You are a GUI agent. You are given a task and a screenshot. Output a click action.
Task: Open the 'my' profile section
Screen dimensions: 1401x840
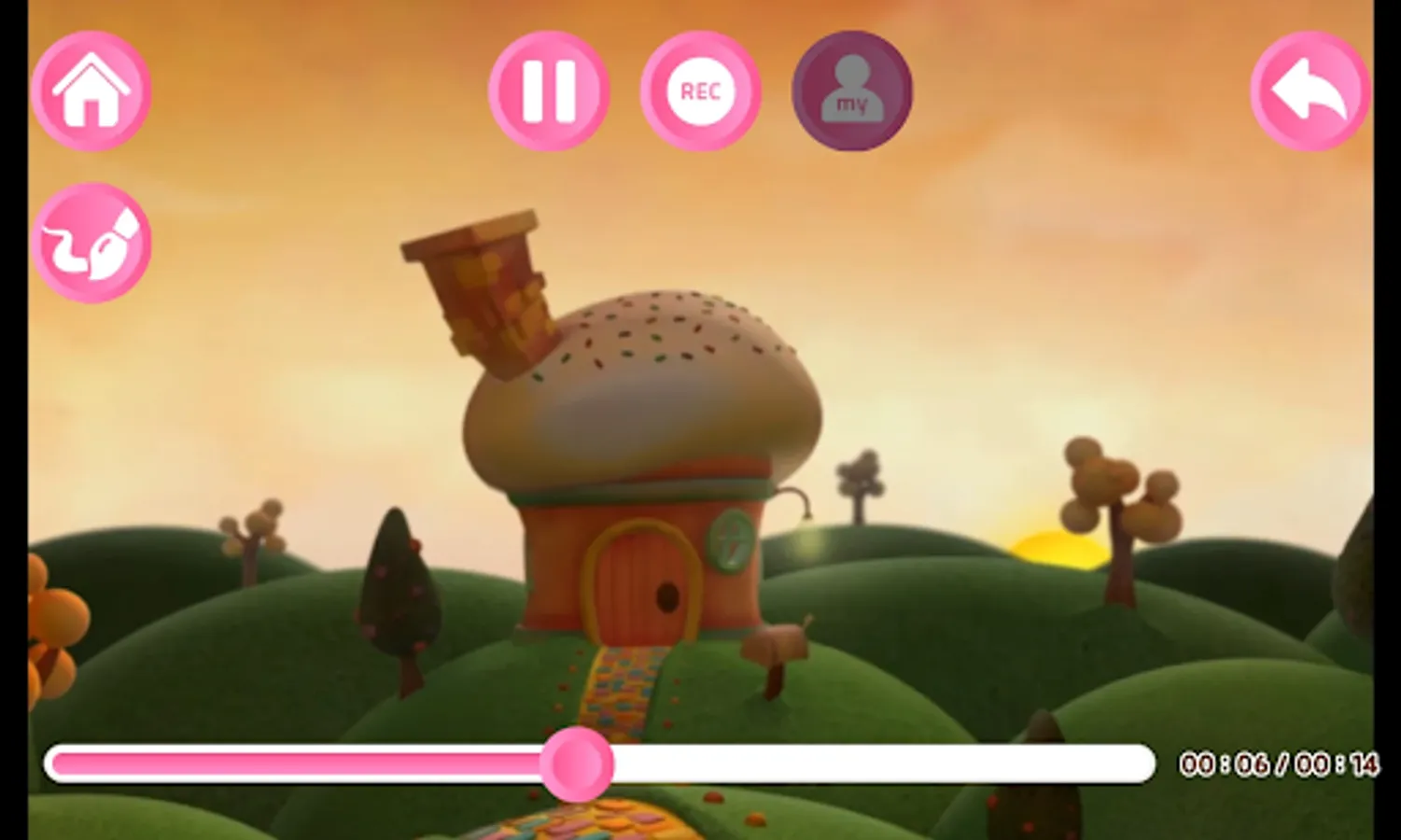(x=850, y=93)
